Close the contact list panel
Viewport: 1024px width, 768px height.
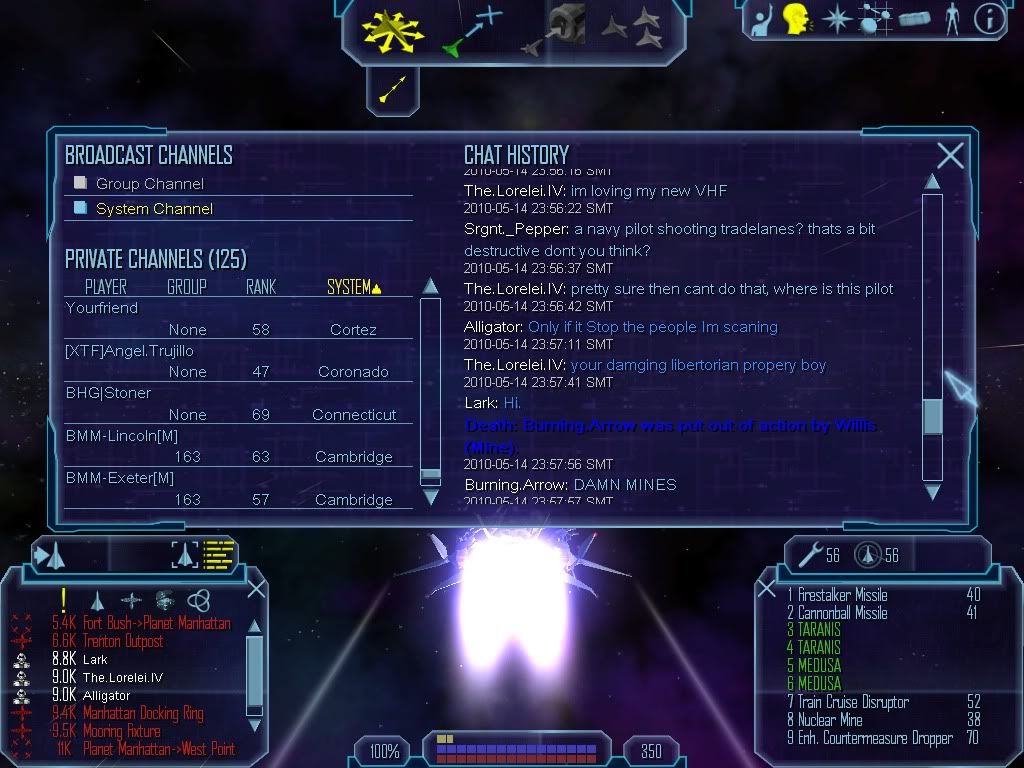point(256,589)
